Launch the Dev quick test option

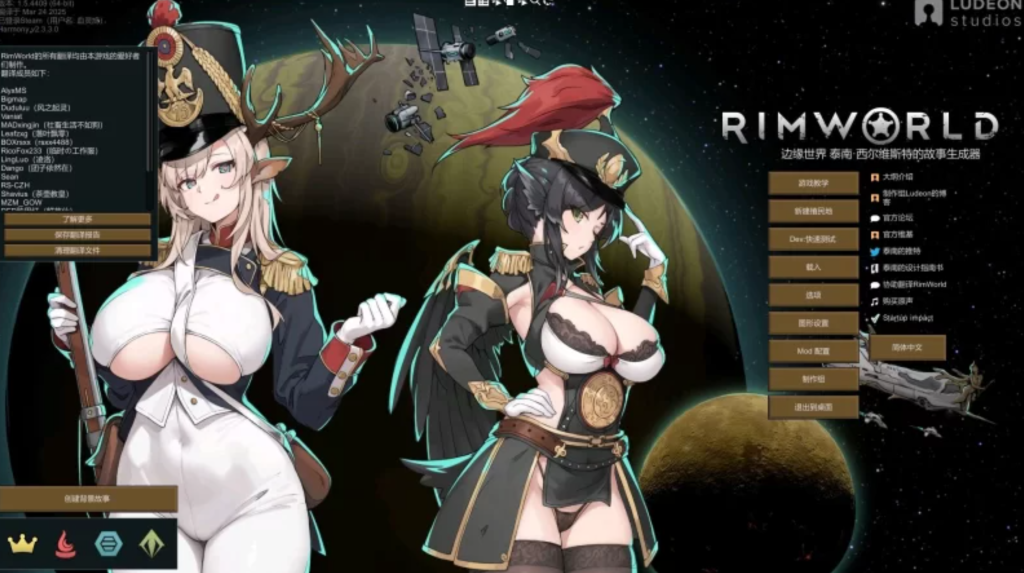tap(813, 240)
